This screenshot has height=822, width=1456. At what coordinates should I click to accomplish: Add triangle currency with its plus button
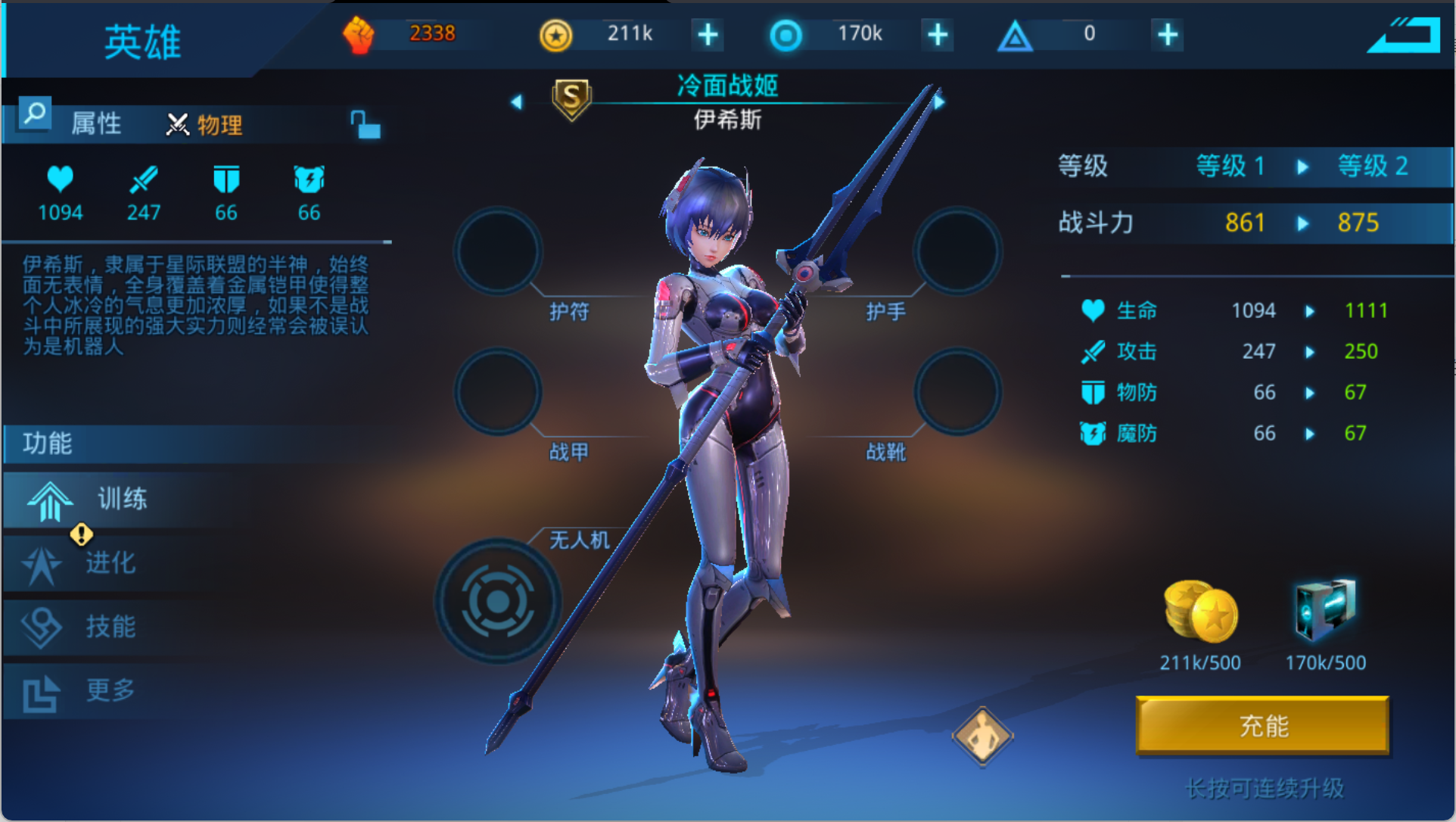click(x=1168, y=35)
